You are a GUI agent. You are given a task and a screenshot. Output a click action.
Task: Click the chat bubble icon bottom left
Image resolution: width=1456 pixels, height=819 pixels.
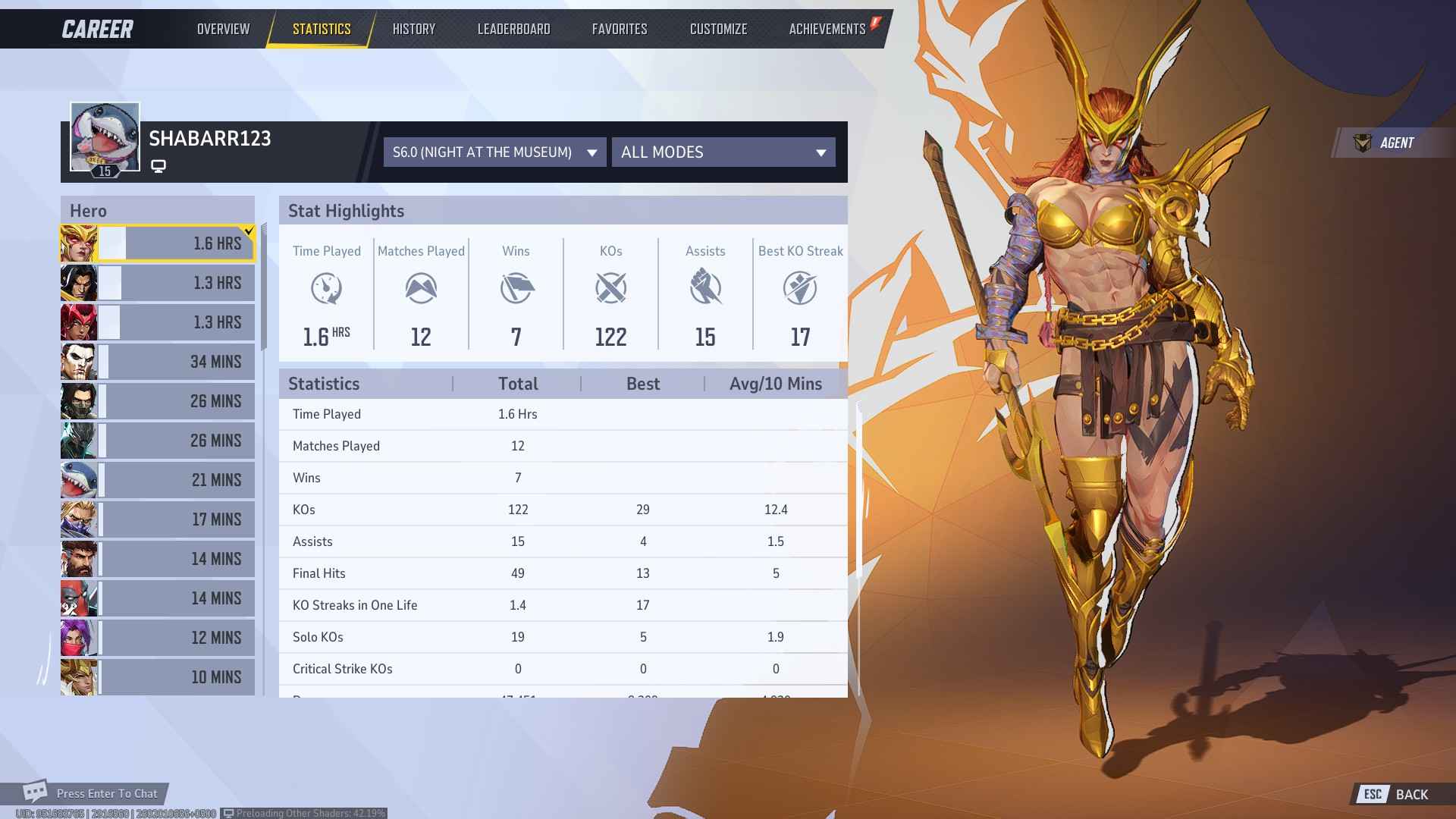tap(36, 792)
